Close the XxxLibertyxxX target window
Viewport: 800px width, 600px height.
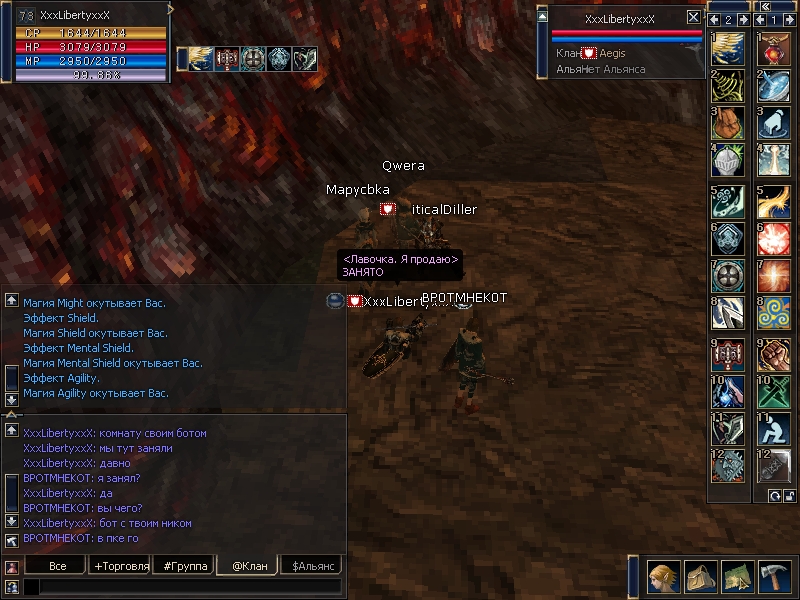tap(693, 17)
